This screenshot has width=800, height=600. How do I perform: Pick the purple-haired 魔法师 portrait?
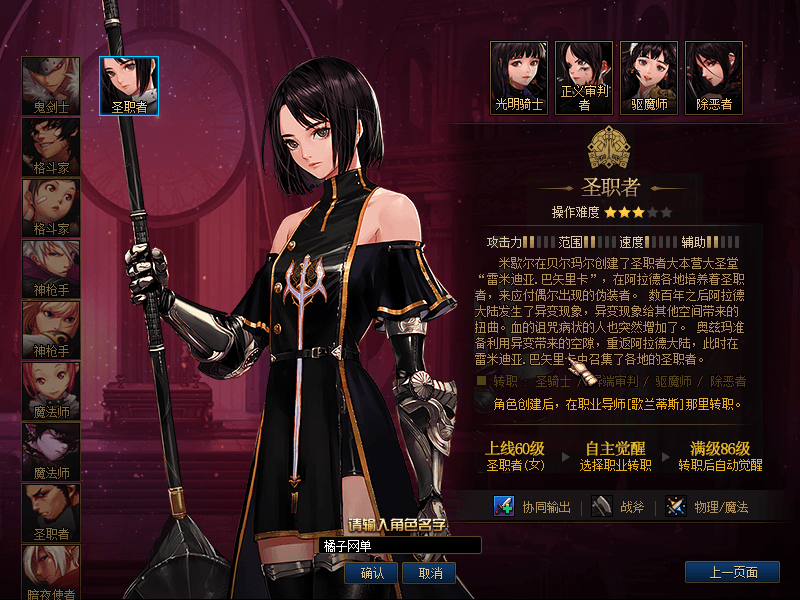coord(51,451)
